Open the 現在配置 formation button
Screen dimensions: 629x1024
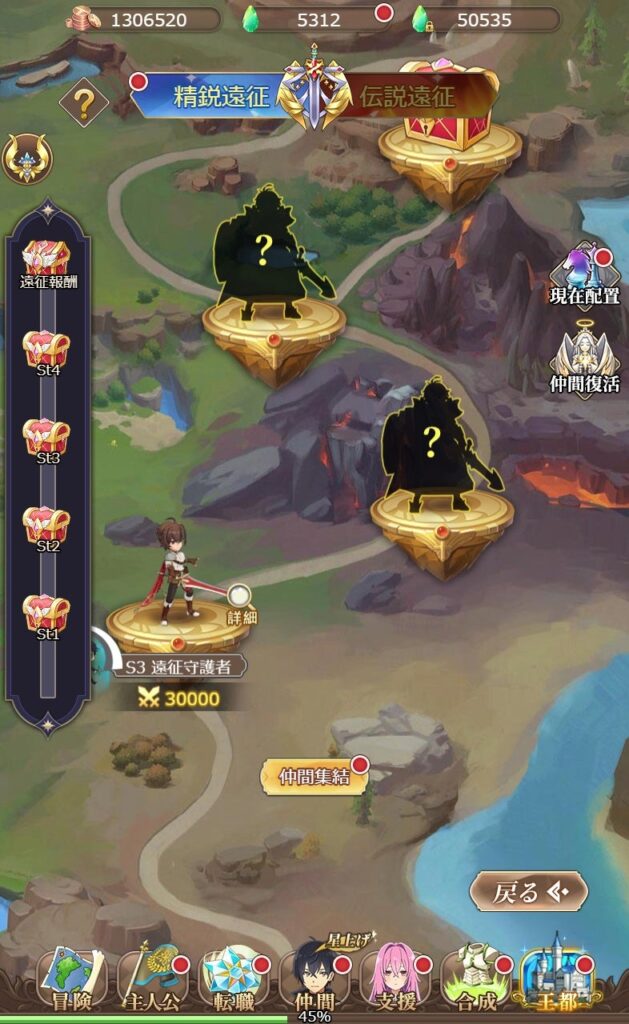(x=585, y=275)
